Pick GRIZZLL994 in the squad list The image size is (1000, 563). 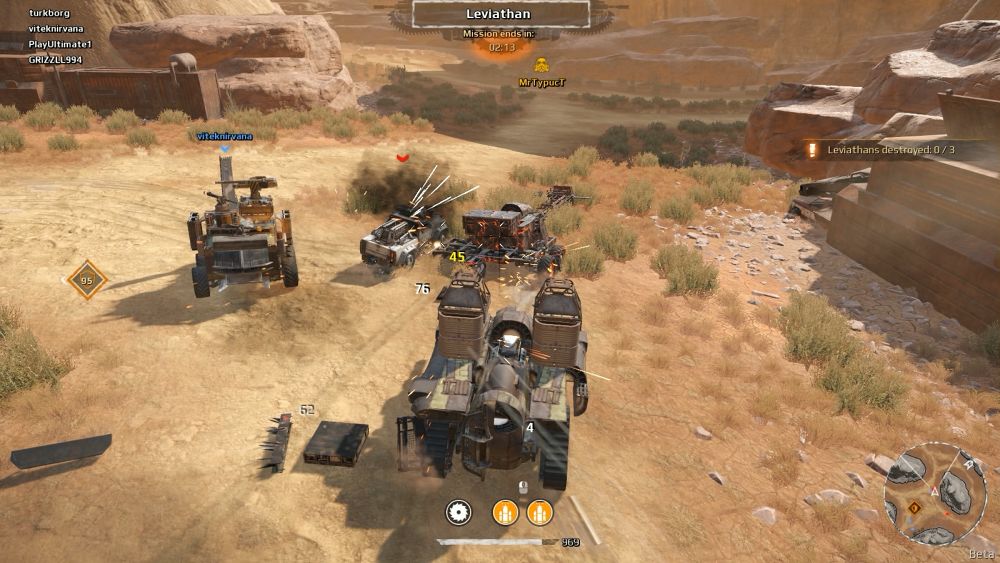(x=55, y=60)
